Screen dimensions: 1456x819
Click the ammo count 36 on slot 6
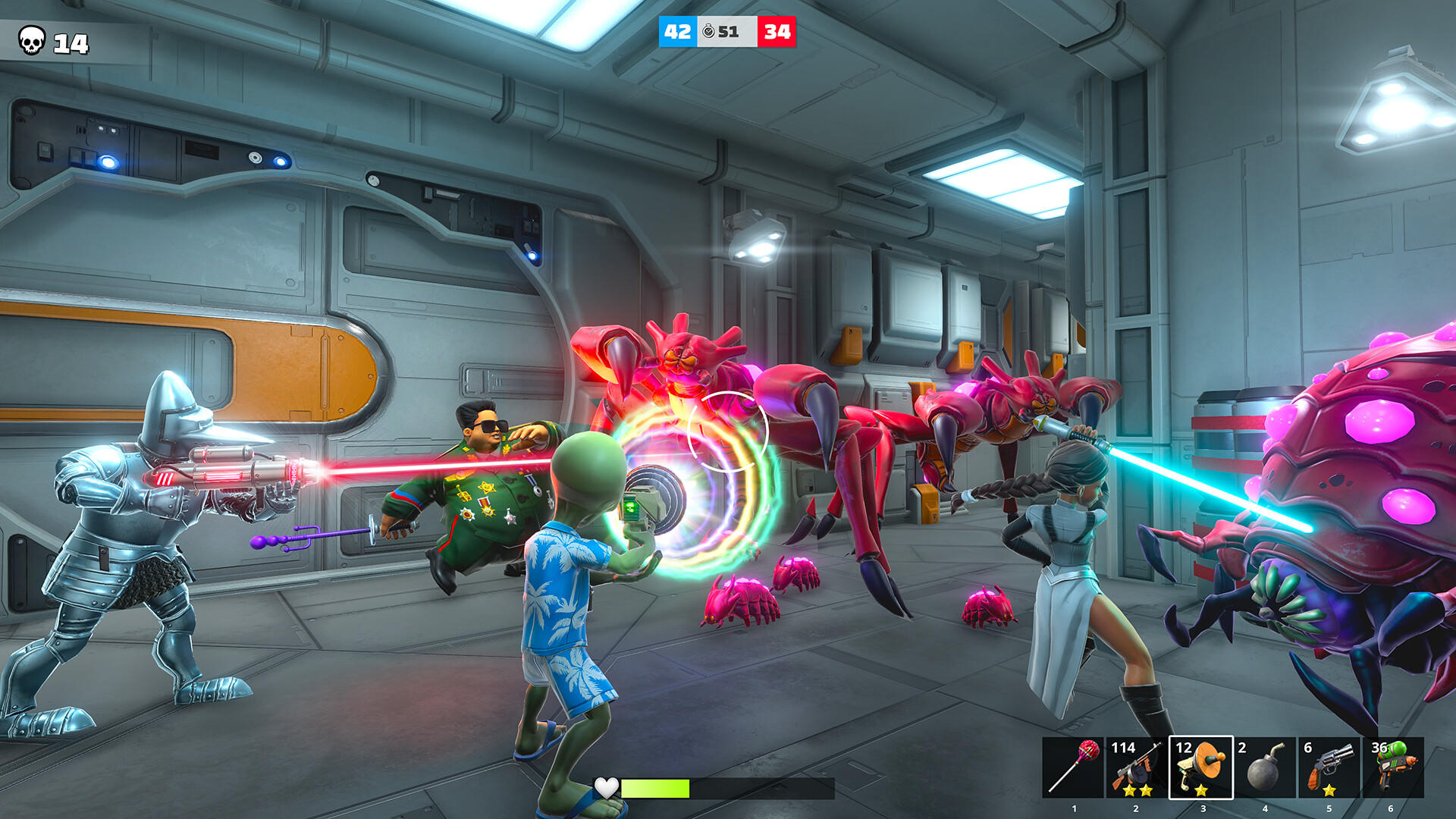tap(1379, 748)
